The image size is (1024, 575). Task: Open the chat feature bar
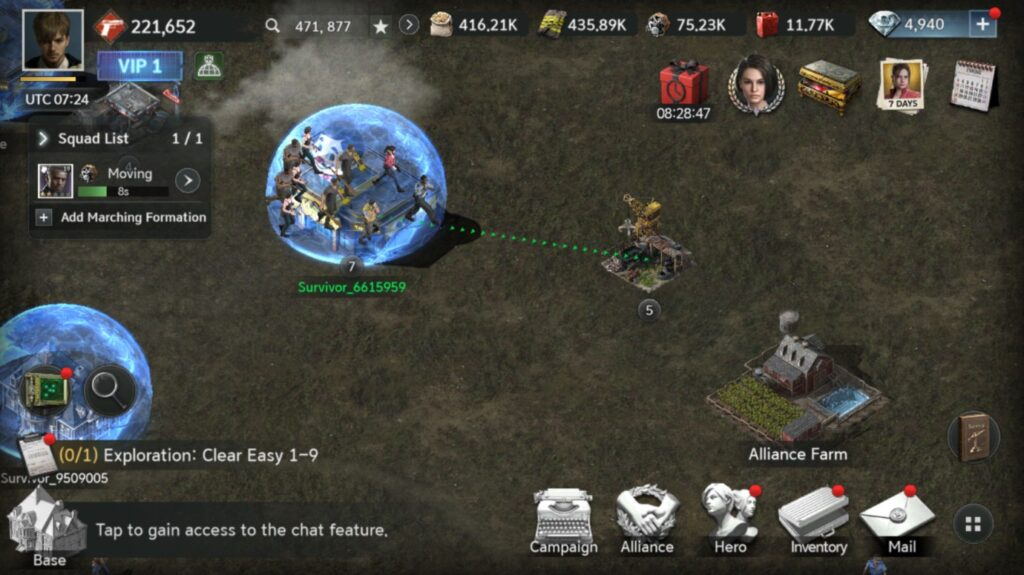pos(242,530)
